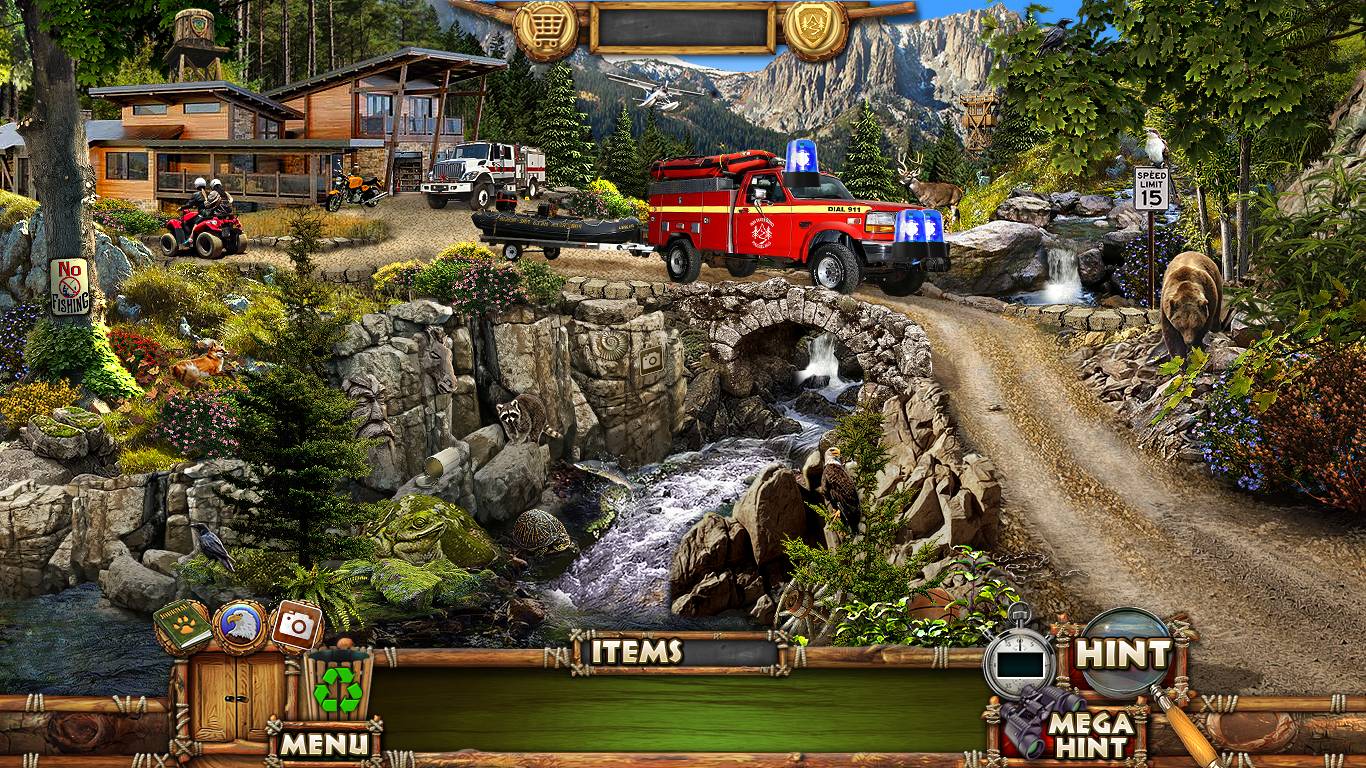Viewport: 1366px width, 768px height.
Task: Open the green paw print journal
Action: tap(182, 625)
